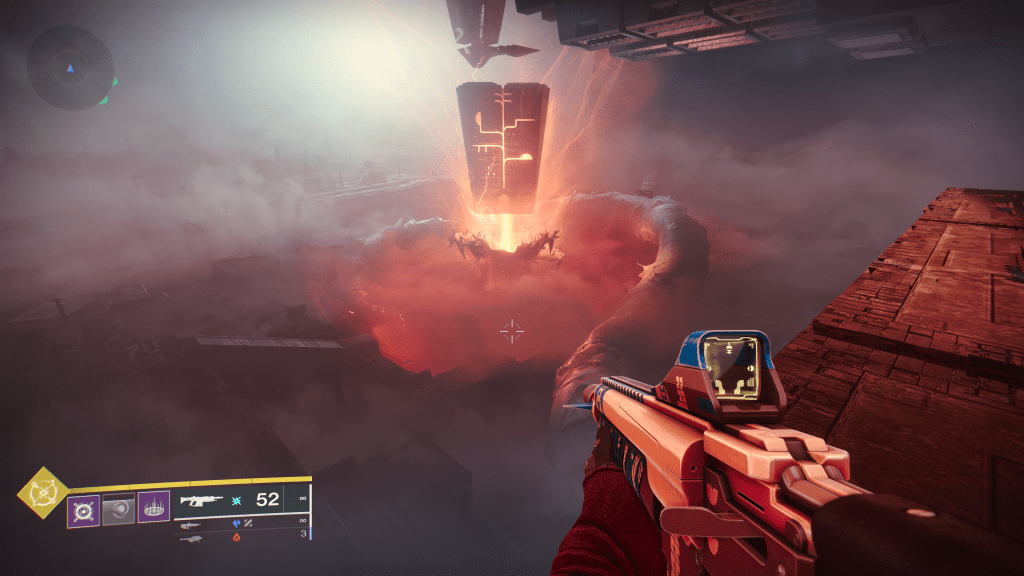Activate the class ability spiked ring icon

pos(153,509)
